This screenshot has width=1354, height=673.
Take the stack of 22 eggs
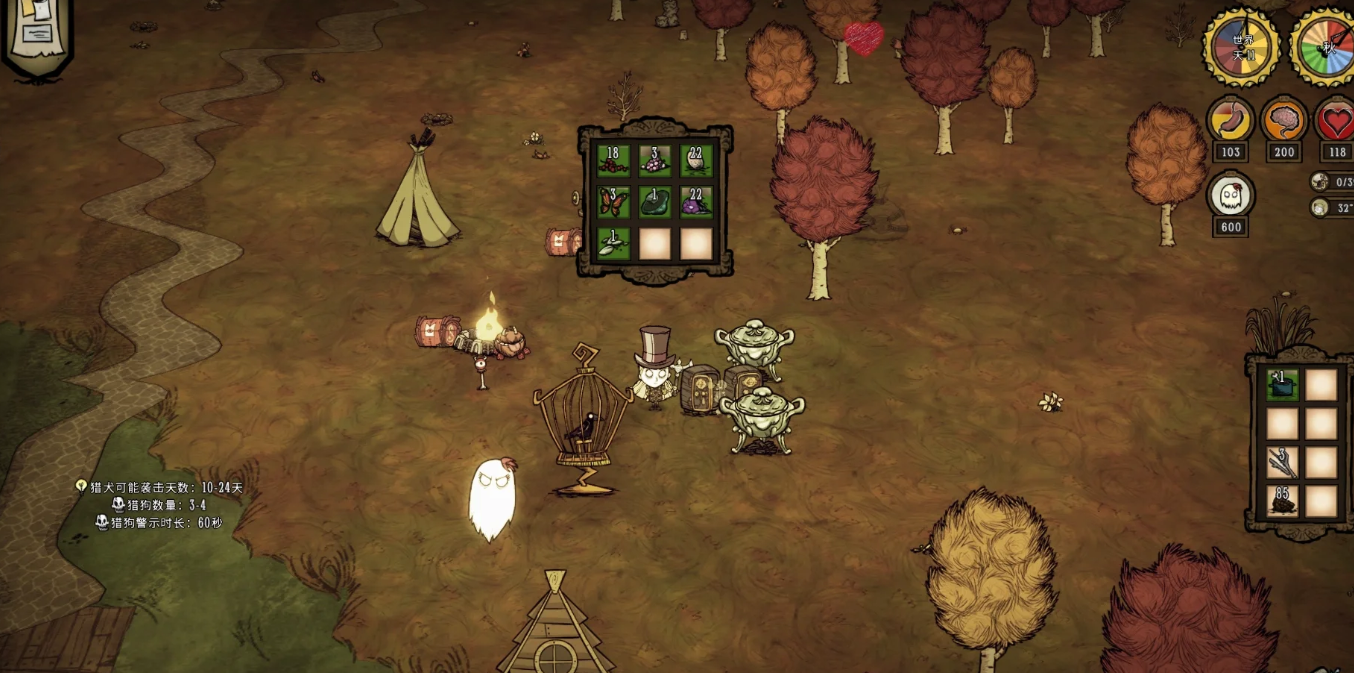696,161
